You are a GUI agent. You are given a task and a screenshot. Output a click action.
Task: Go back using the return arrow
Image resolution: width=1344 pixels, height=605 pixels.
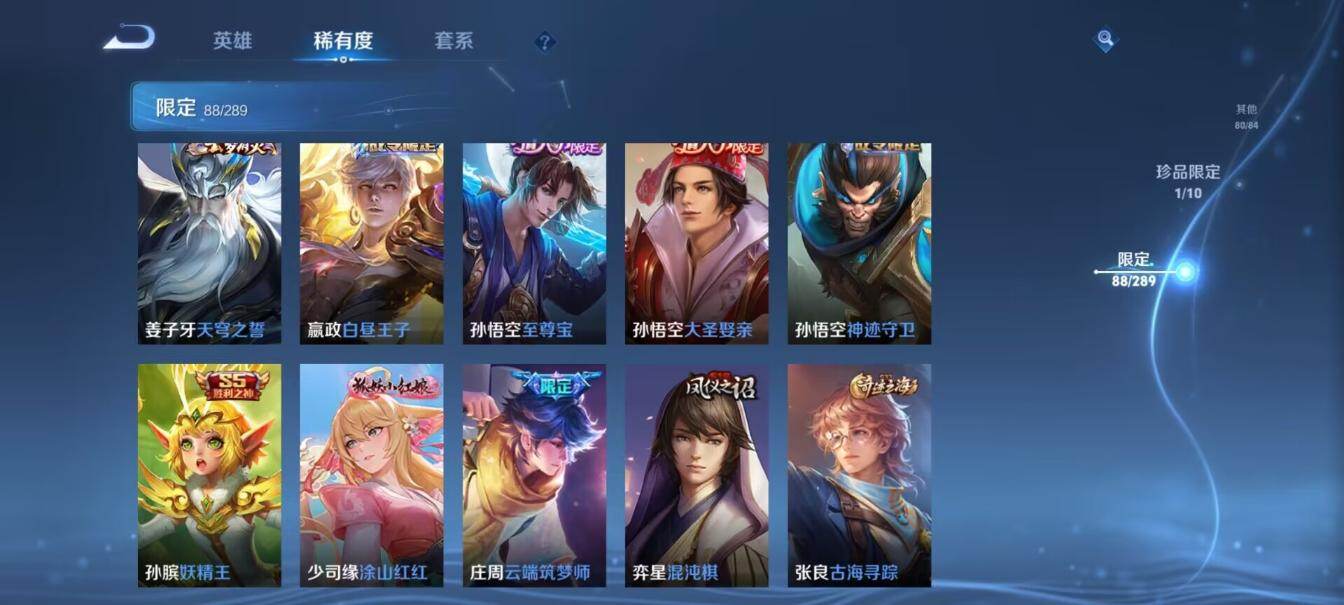[129, 39]
